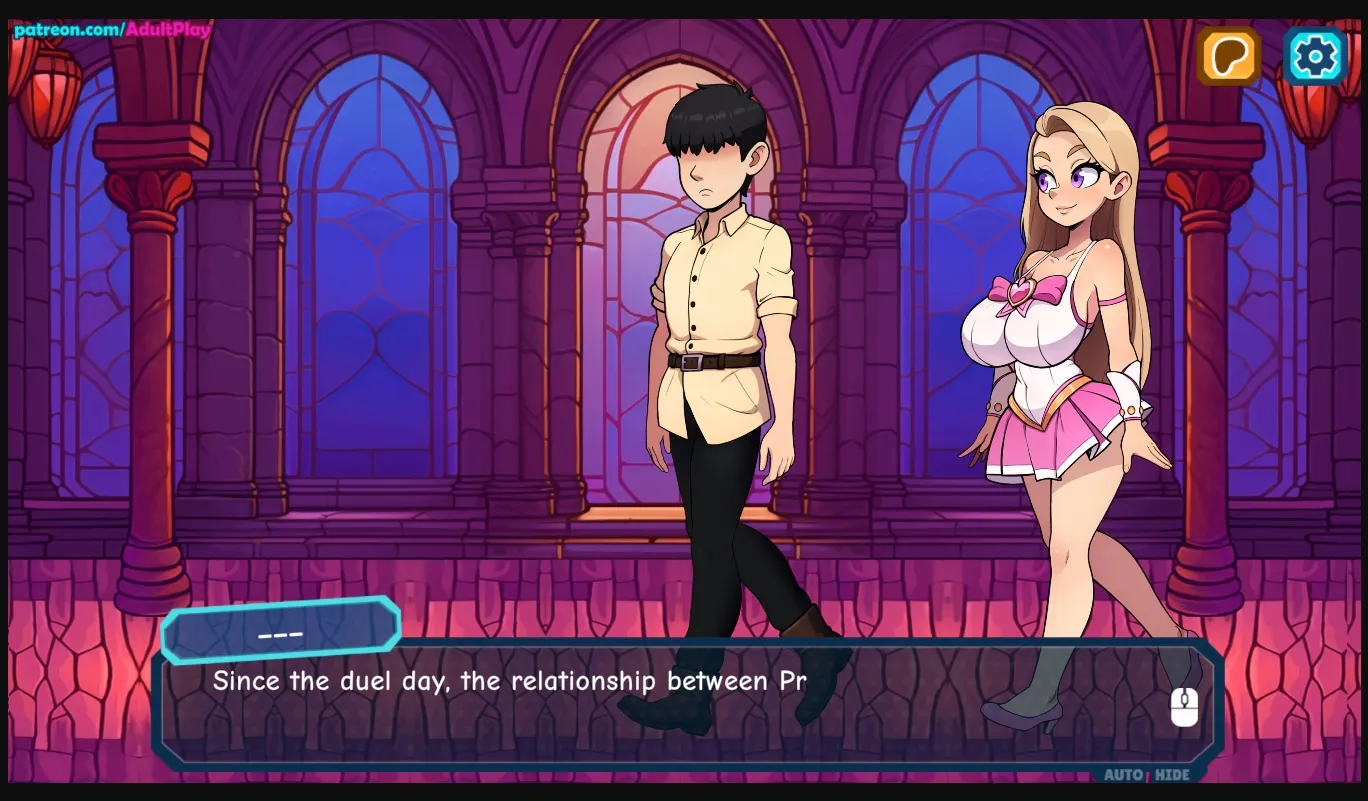Select the AUTO label in the bottom bar
1368x801 pixels.
(x=1122, y=775)
